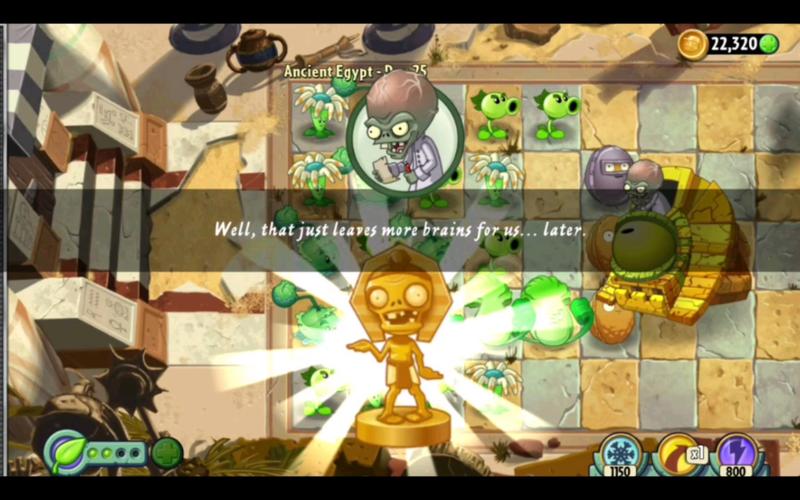Buy more Plant Food with green plus
The width and height of the screenshot is (800, 500).
tap(167, 452)
